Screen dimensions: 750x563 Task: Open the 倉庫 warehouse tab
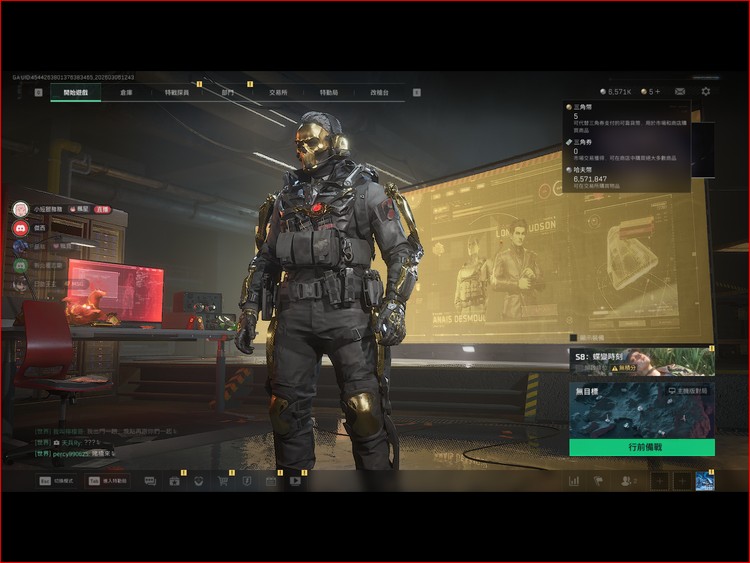pos(126,92)
